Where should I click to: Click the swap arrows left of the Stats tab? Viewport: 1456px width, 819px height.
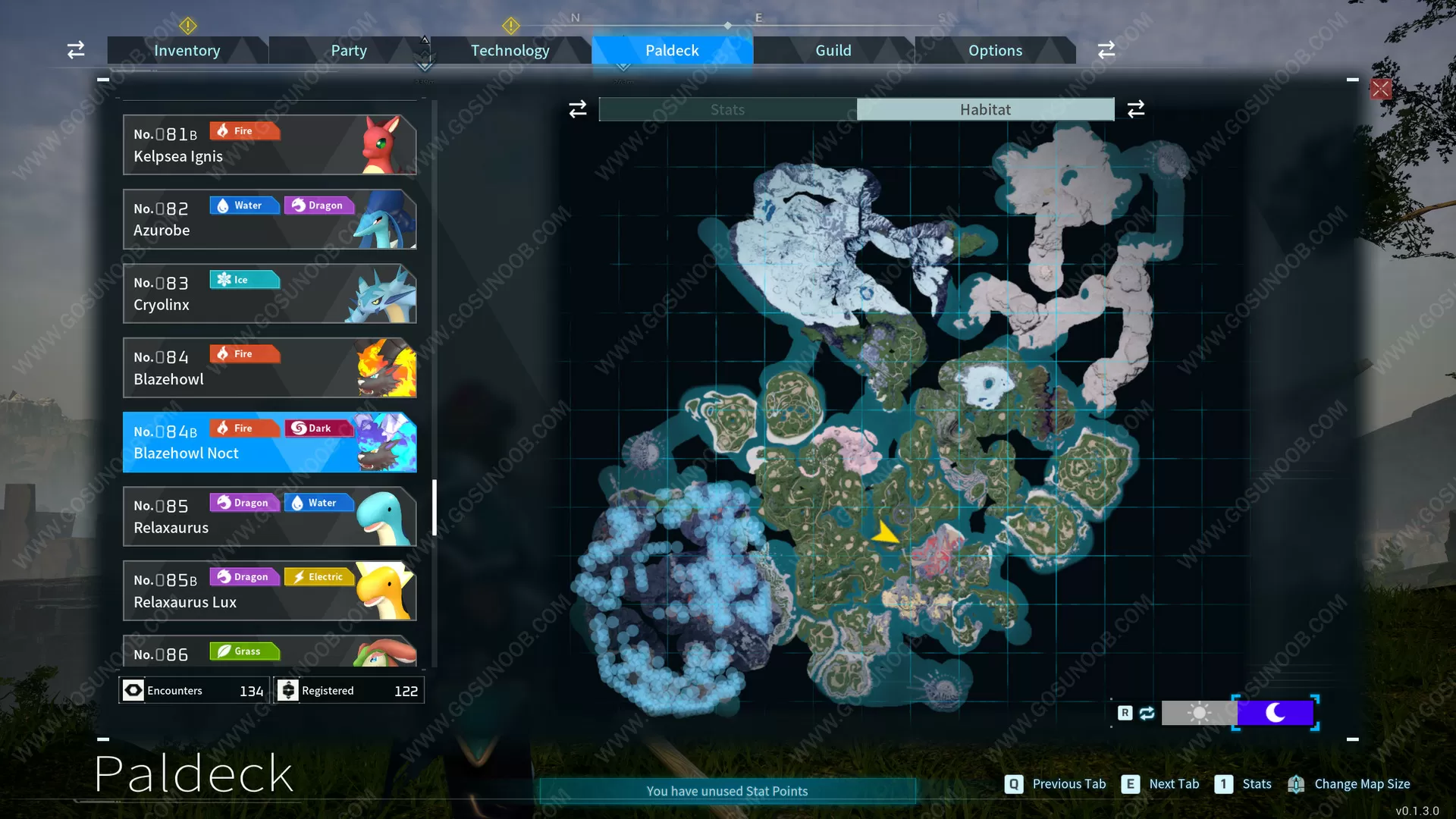tap(577, 108)
